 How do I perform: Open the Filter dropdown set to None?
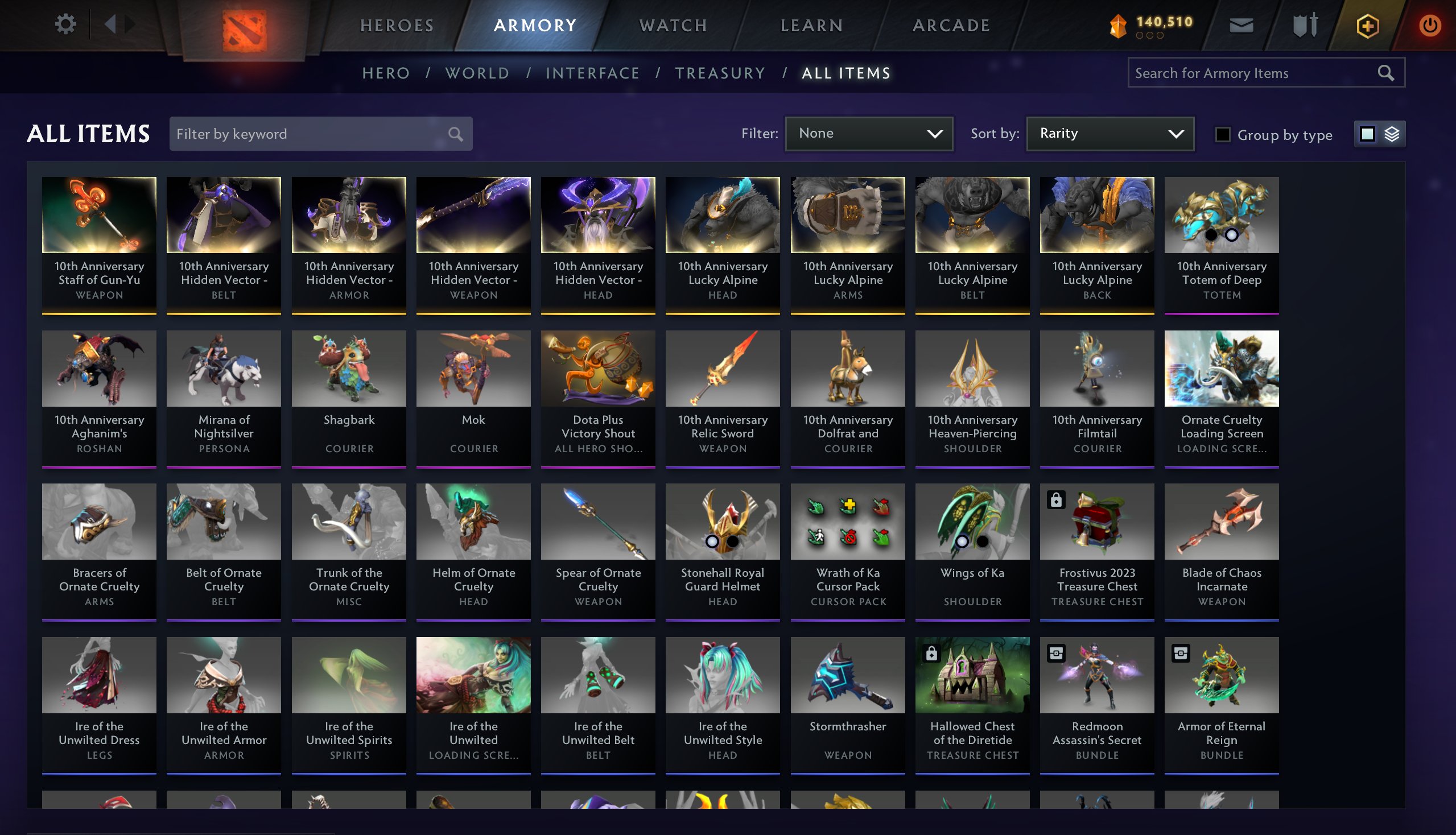click(868, 133)
